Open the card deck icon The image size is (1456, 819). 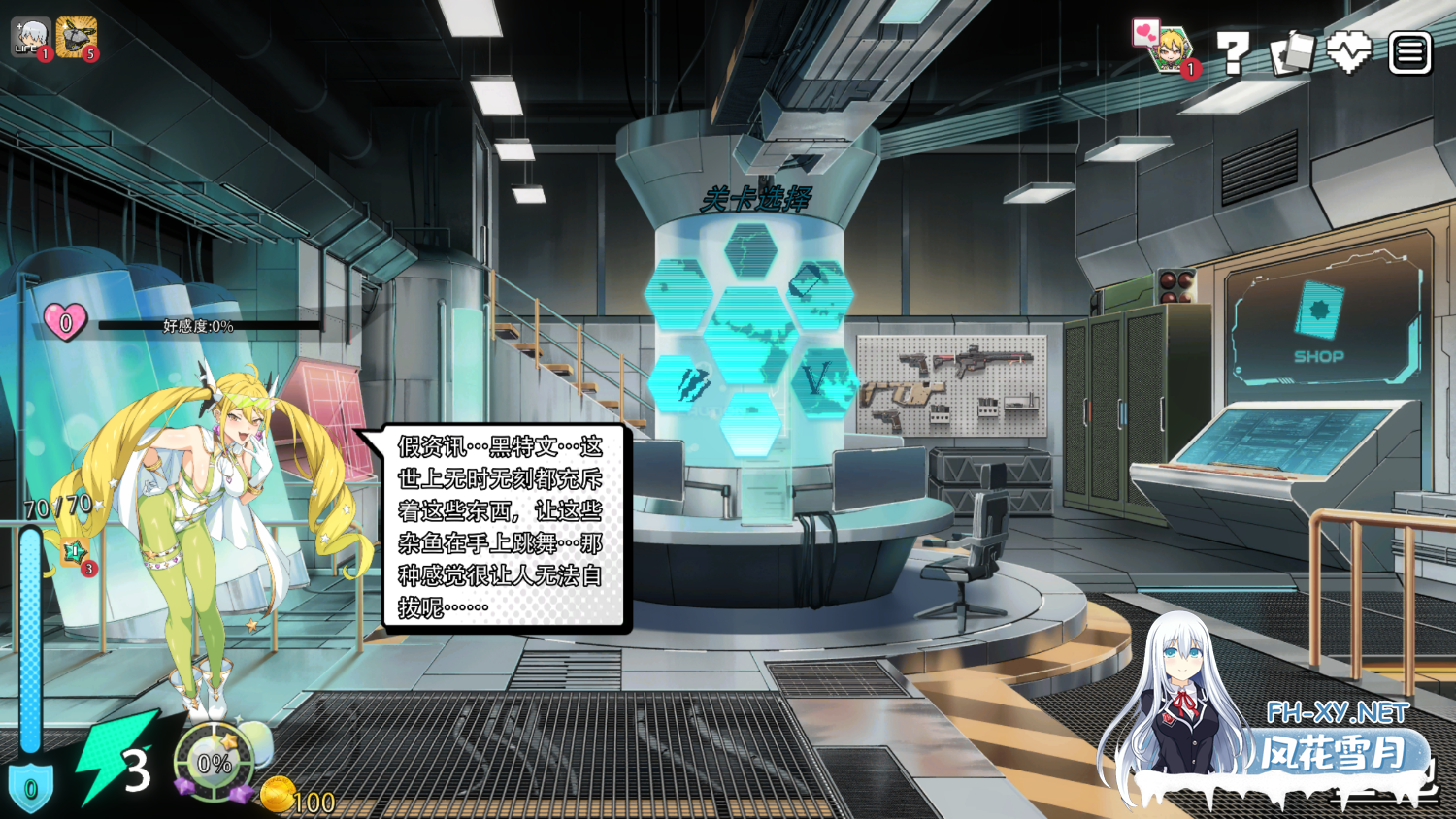click(x=1291, y=53)
